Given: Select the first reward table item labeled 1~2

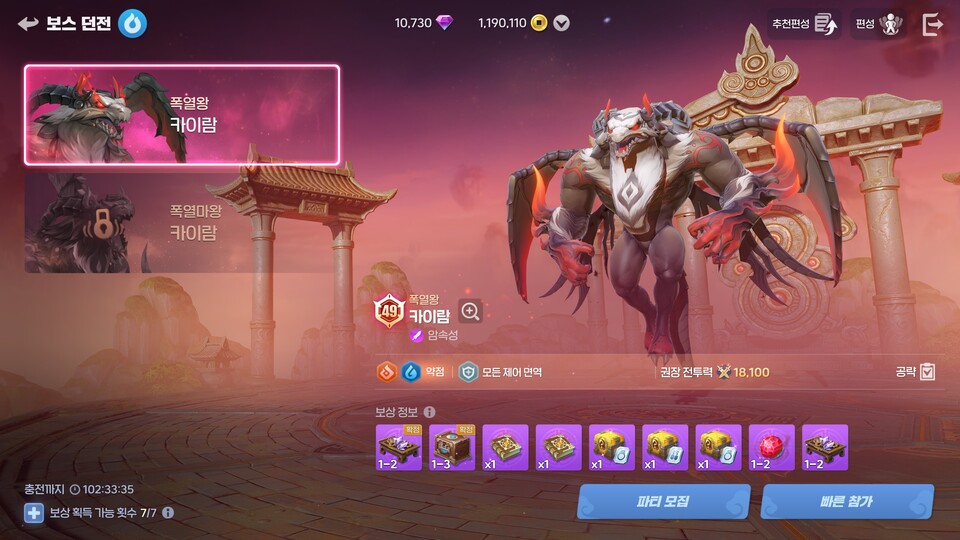Looking at the screenshot, I should coord(399,447).
